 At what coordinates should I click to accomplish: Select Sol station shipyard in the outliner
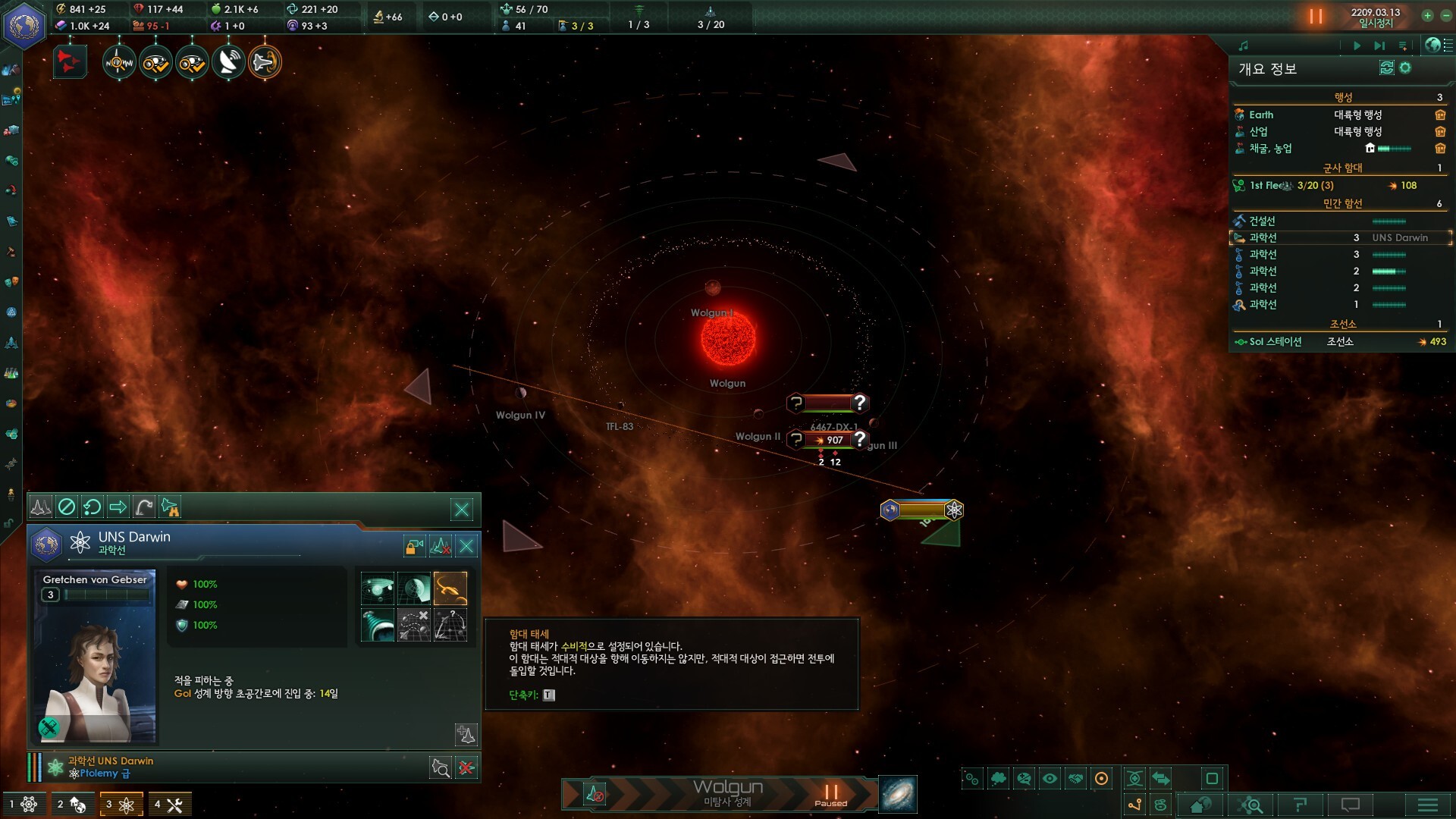pos(1276,341)
